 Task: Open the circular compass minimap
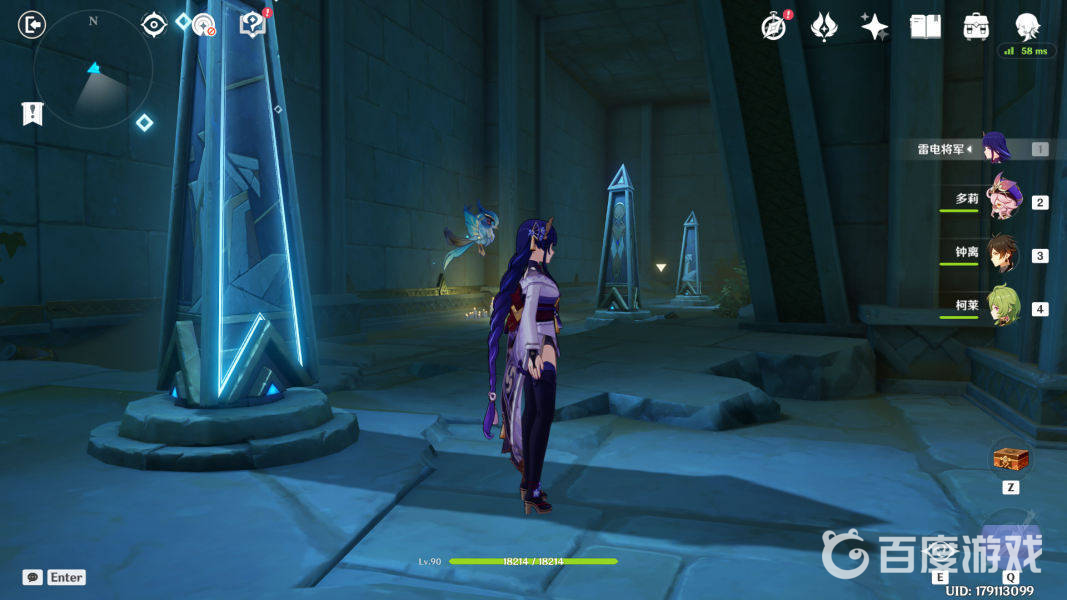[93, 70]
